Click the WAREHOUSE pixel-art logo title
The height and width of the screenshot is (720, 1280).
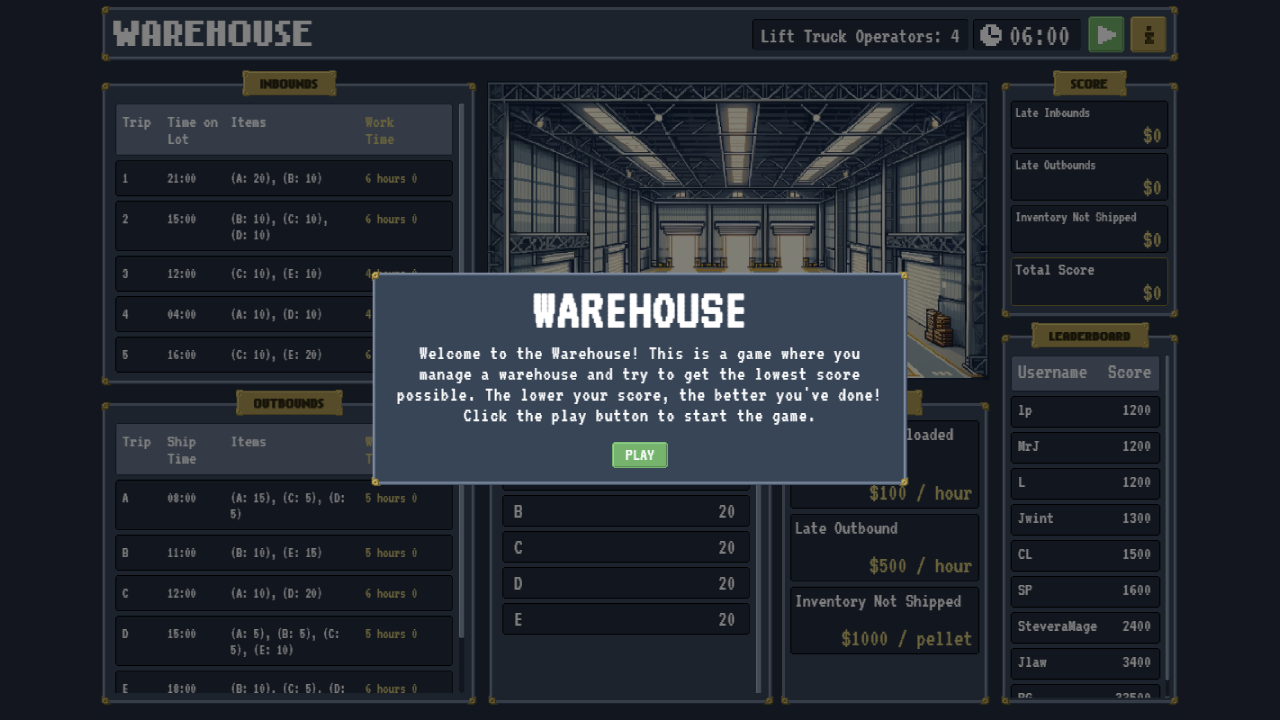tap(210, 33)
